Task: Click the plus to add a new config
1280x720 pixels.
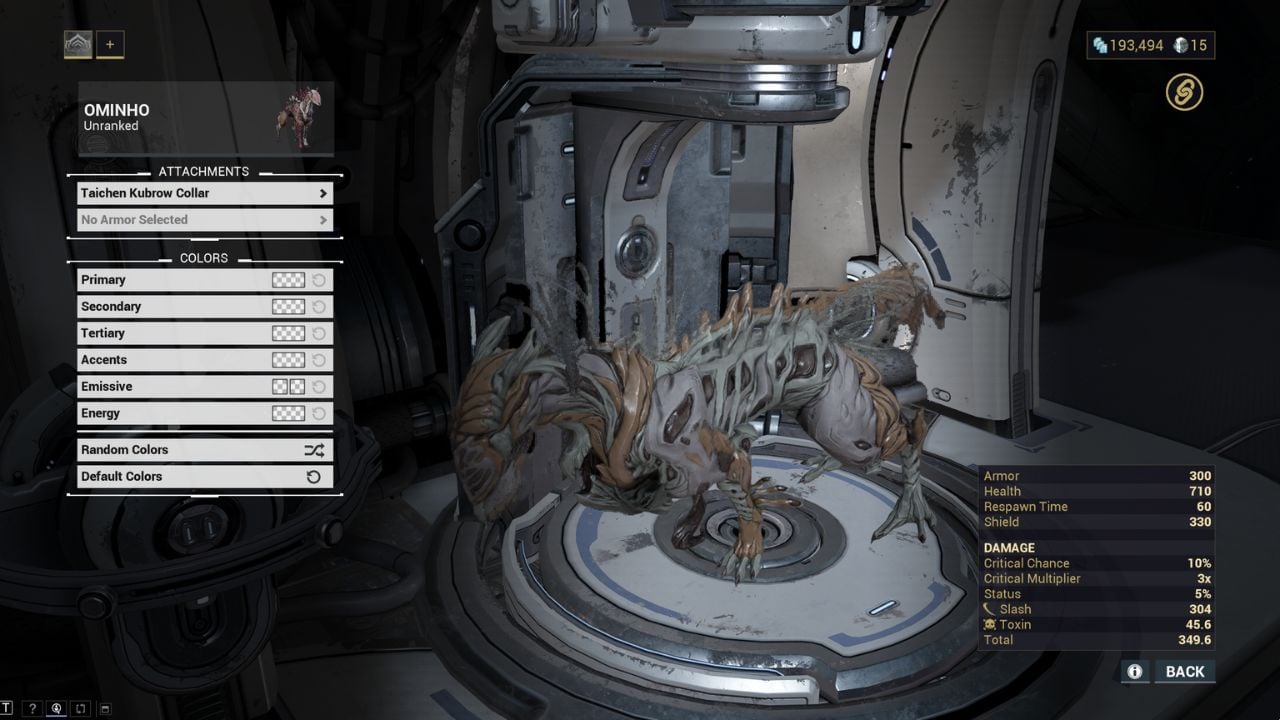Action: tap(110, 44)
